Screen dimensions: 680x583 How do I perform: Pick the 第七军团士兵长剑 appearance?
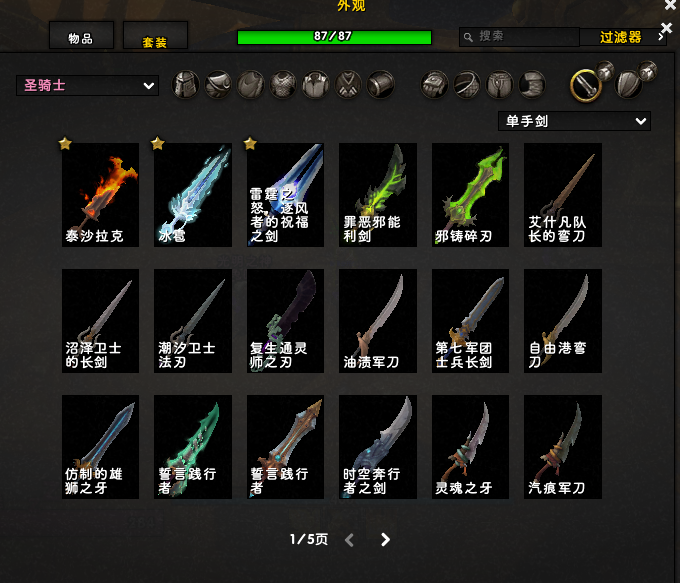[470, 320]
